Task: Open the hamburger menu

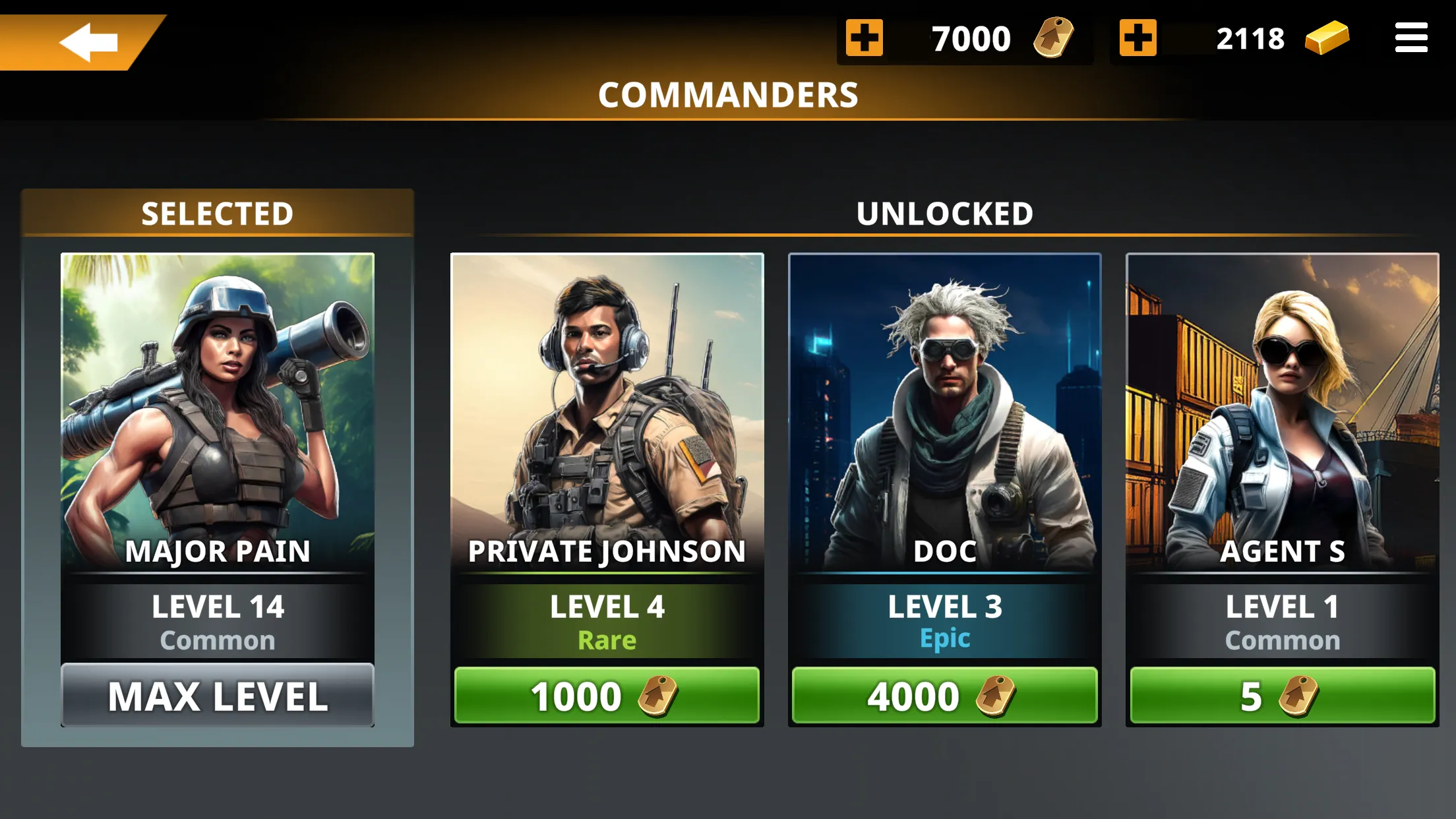Action: point(1411,38)
